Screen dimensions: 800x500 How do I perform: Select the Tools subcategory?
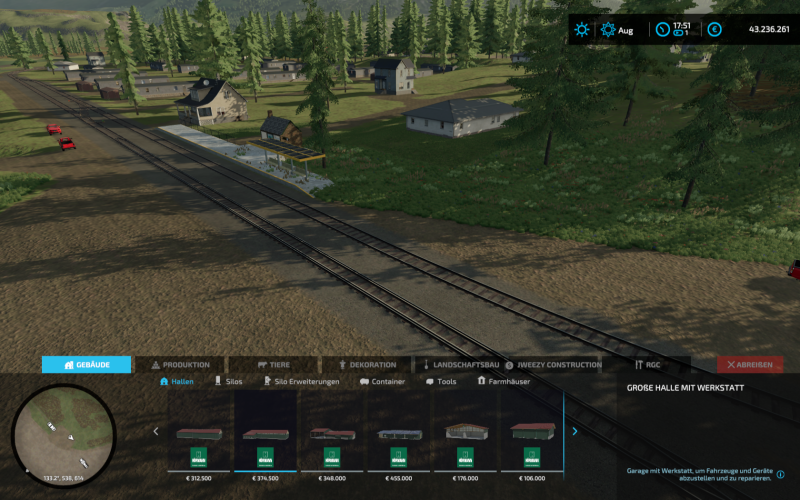[x=440, y=382]
